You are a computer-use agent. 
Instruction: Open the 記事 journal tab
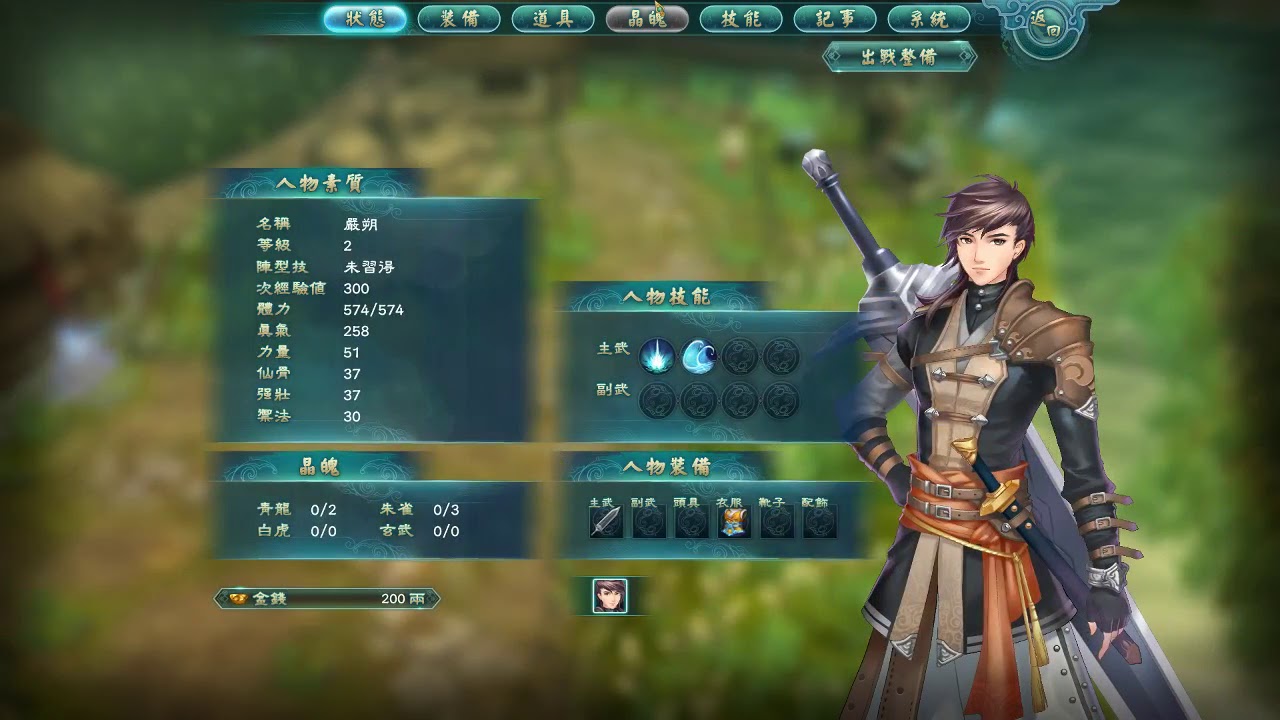[835, 19]
